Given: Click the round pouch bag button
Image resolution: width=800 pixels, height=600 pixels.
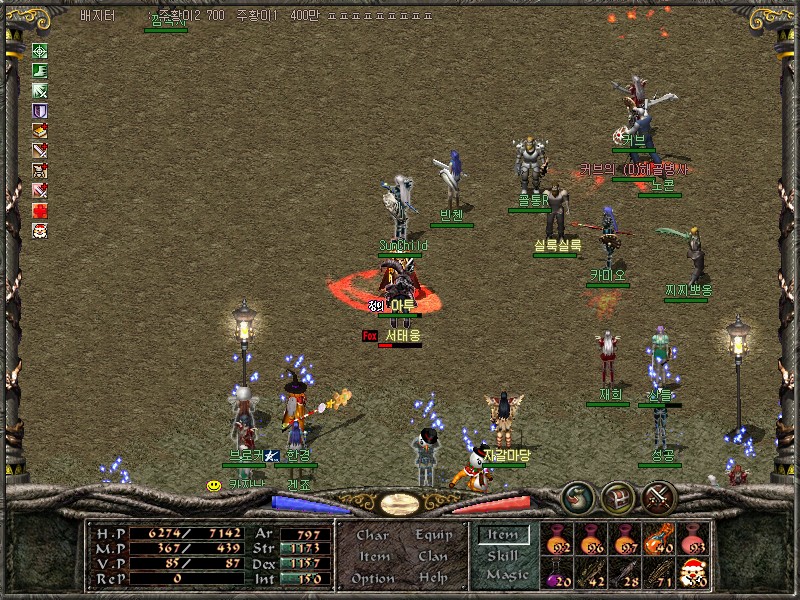Looking at the screenshot, I should click(x=577, y=494).
